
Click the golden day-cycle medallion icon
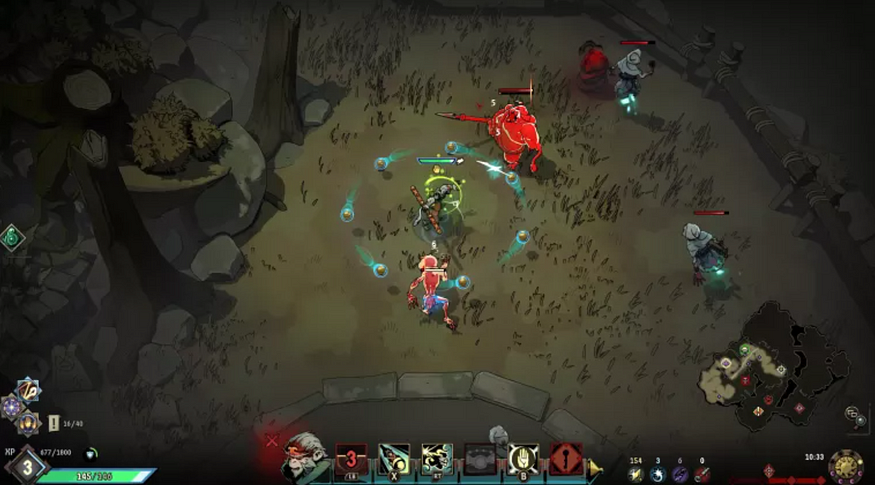tap(846, 466)
